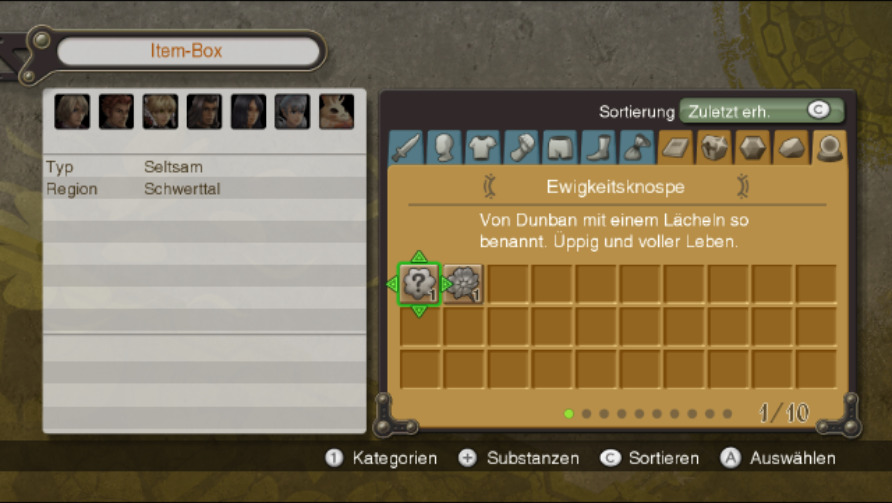
Task: Select the red-haired character portrait
Action: click(x=116, y=112)
